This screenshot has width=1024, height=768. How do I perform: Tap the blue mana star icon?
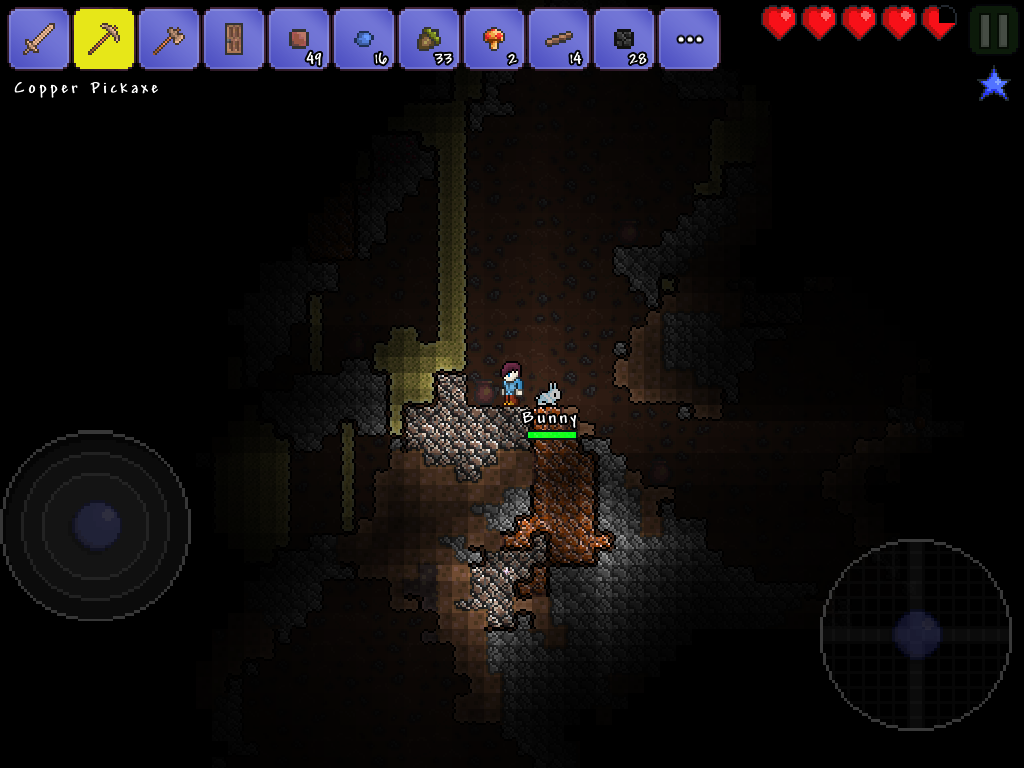994,85
